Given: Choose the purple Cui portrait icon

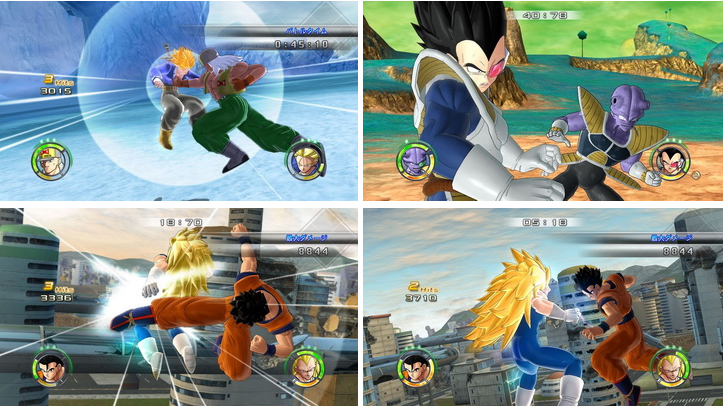Looking at the screenshot, I should 412,162.
